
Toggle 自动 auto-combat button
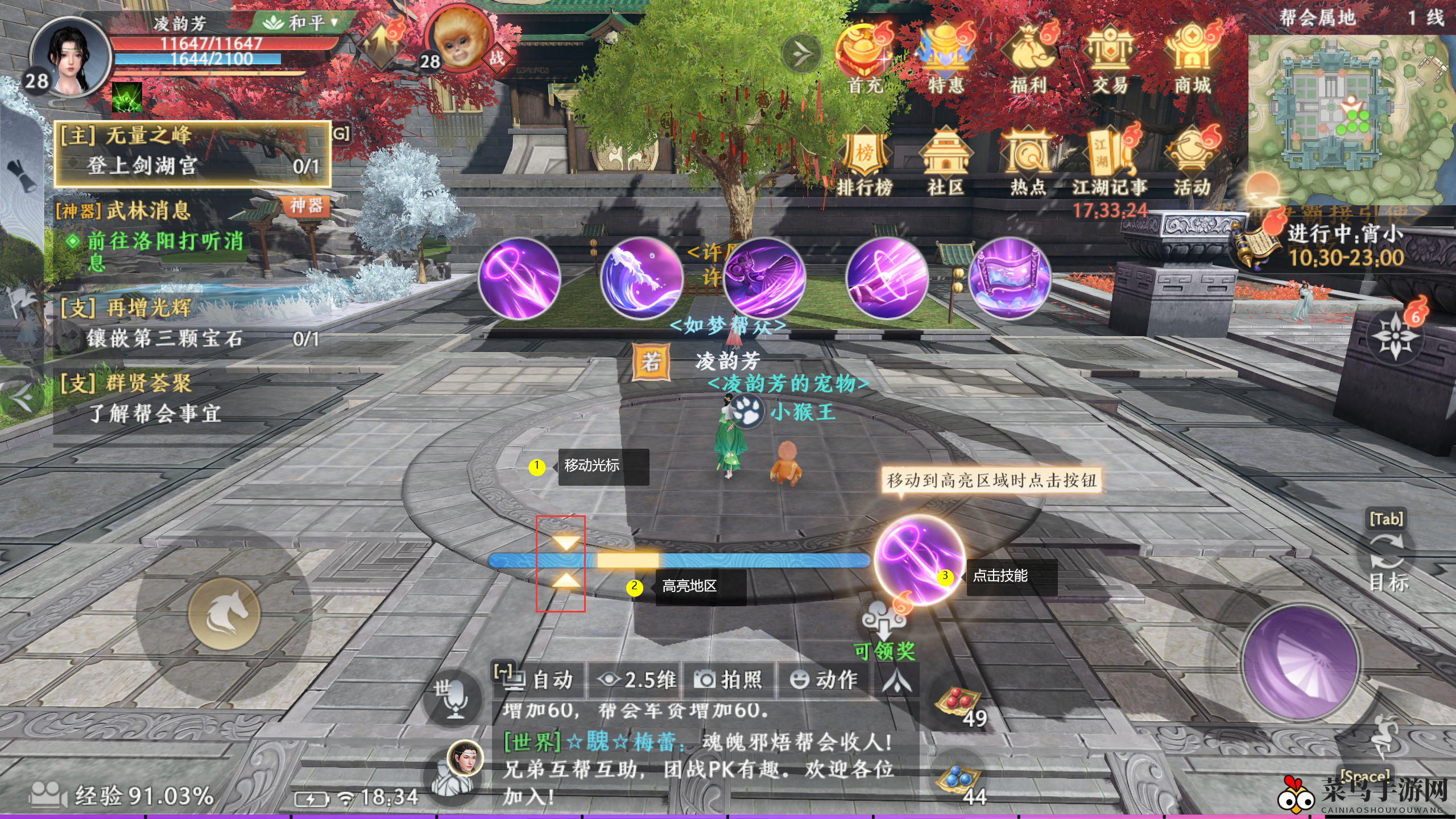pyautogui.click(x=538, y=679)
